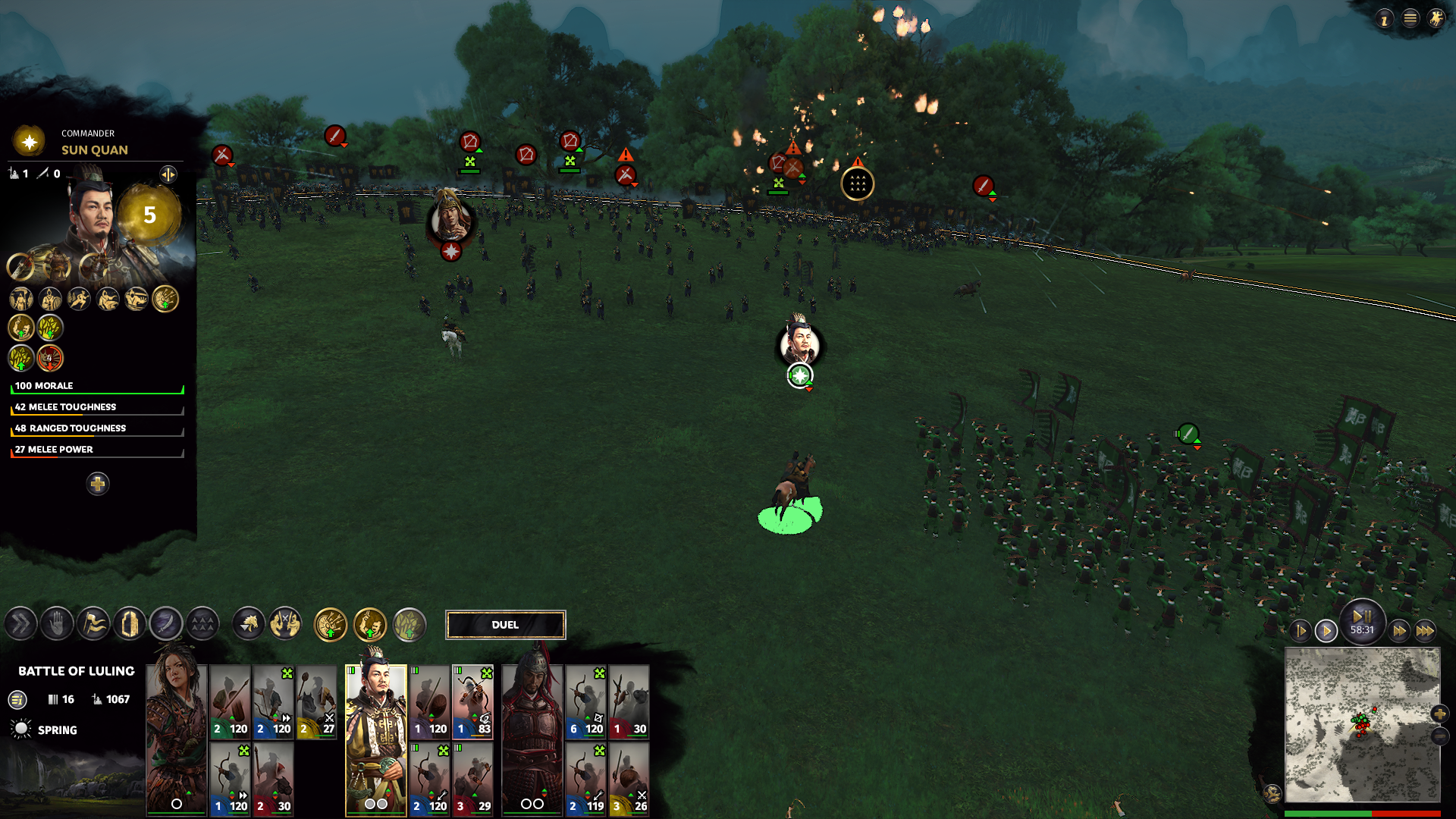Zoom out the minimap with the minus button

tap(1440, 736)
